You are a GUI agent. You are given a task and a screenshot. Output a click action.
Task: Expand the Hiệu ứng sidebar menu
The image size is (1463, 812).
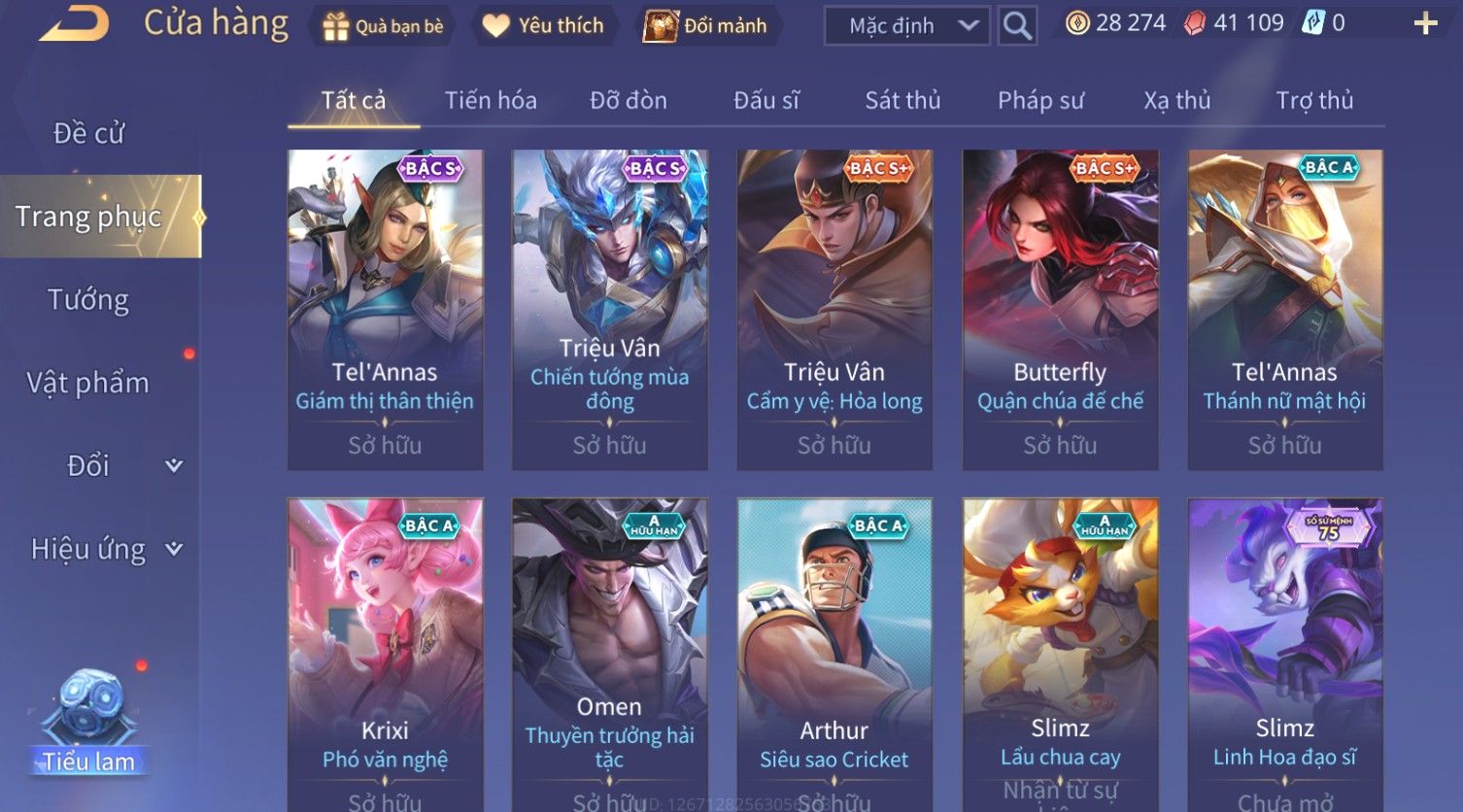(x=105, y=550)
